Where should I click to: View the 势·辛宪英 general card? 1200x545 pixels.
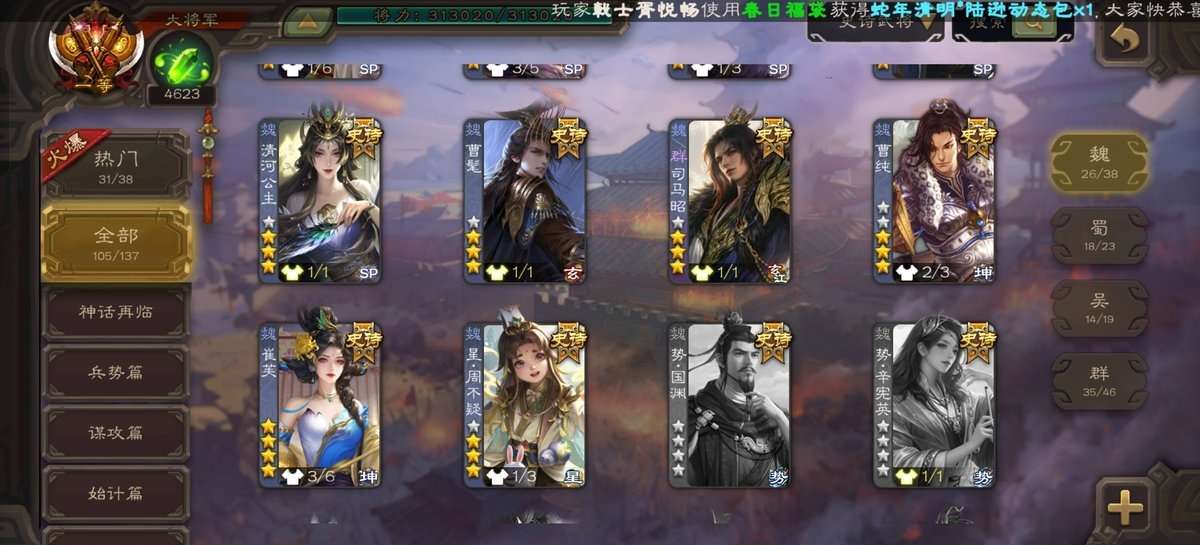[x=934, y=405]
